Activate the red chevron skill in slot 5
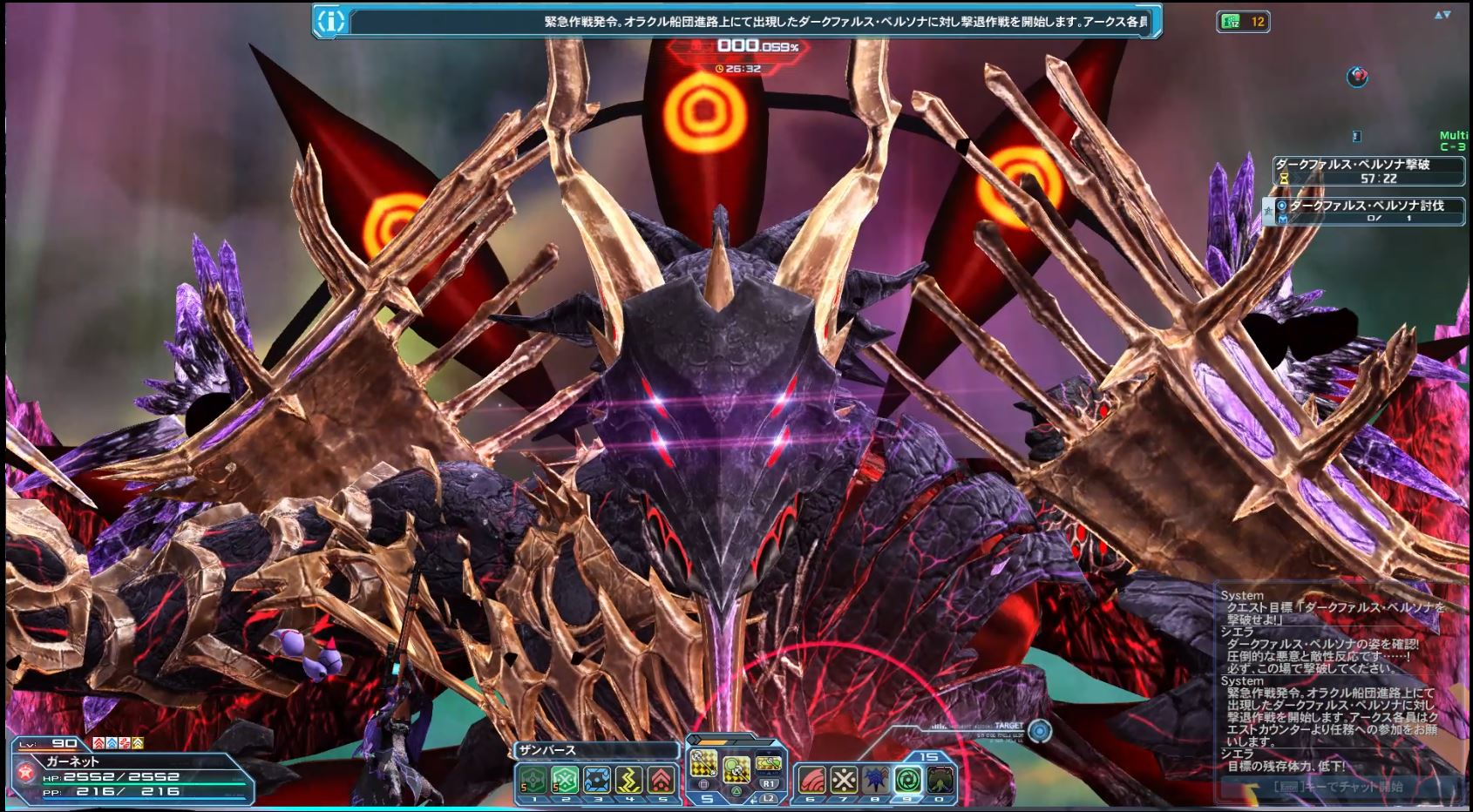The width and height of the screenshot is (1473, 812). click(662, 778)
